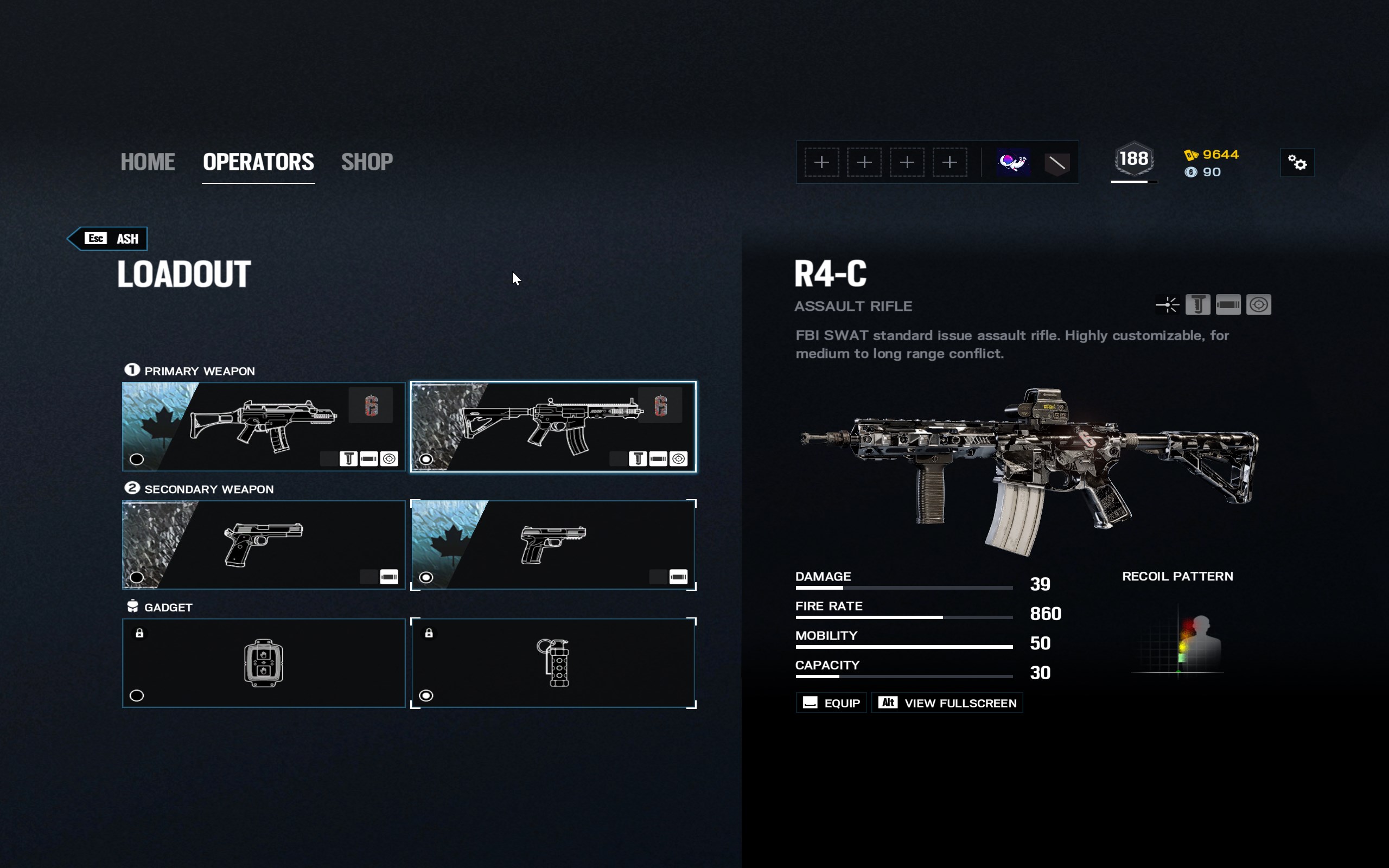Viewport: 1389px width, 868px height.
Task: Open the grip attachment icon for R4-C
Action: 1198,305
